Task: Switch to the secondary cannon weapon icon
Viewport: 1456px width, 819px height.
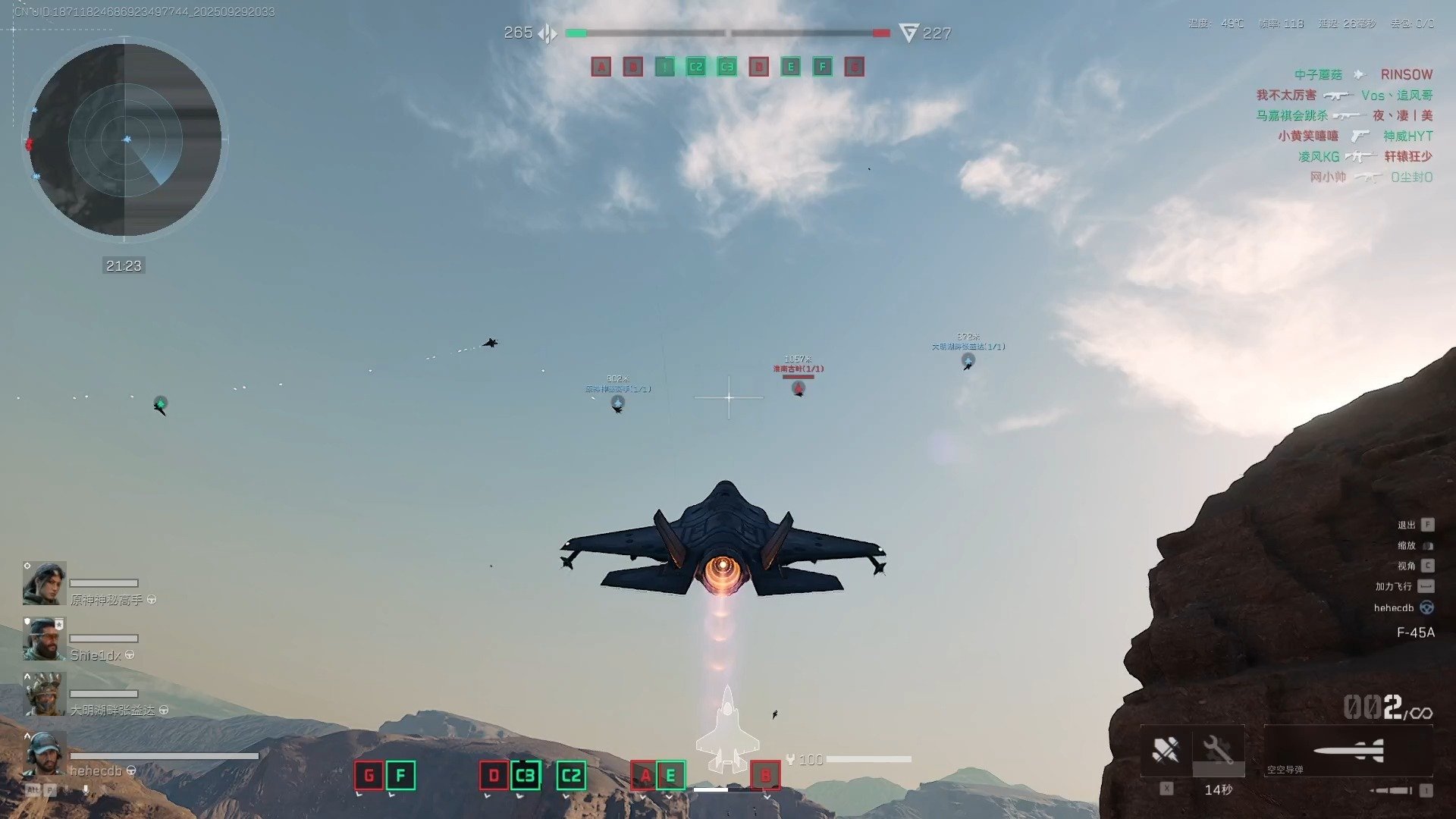Action: (x=1392, y=790)
